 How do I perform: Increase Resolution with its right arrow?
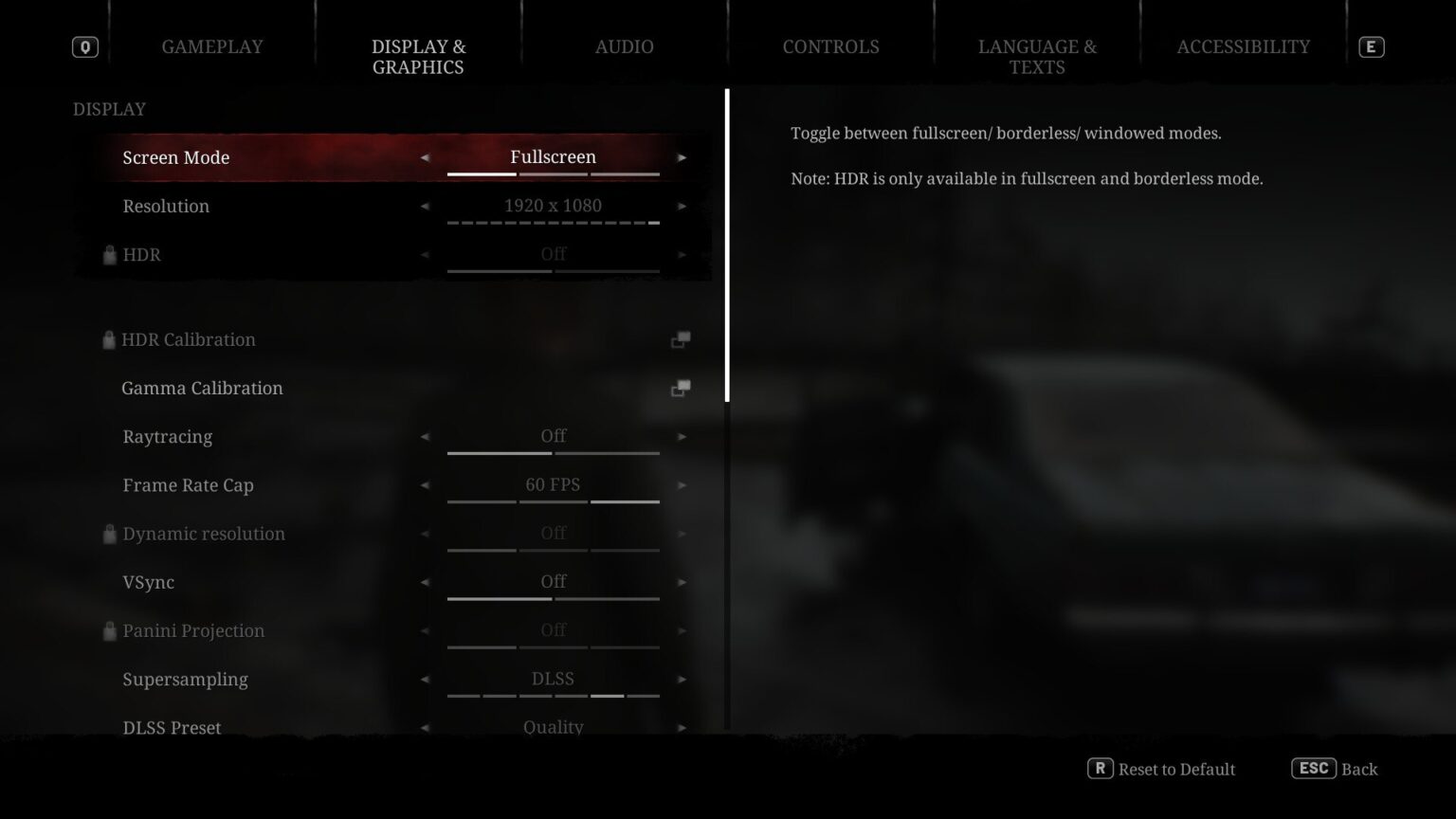pos(682,206)
